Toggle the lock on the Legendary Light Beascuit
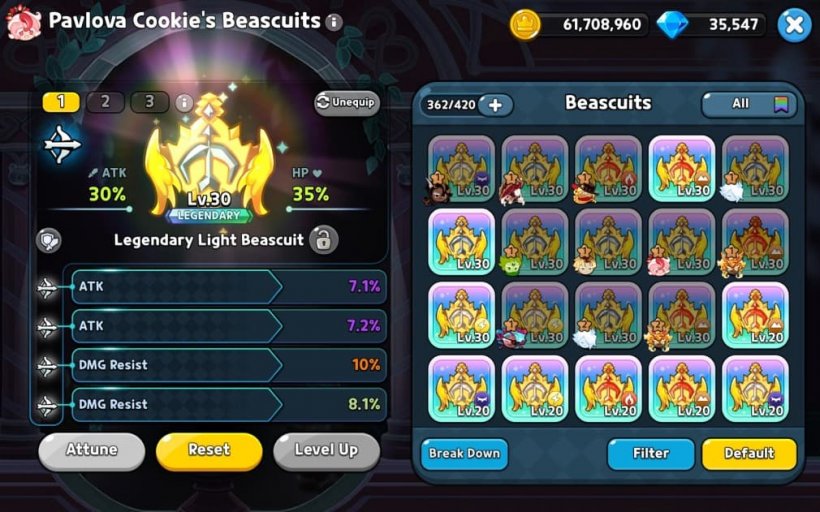Screen dimensions: 820x512 pyautogui.click(x=322, y=240)
